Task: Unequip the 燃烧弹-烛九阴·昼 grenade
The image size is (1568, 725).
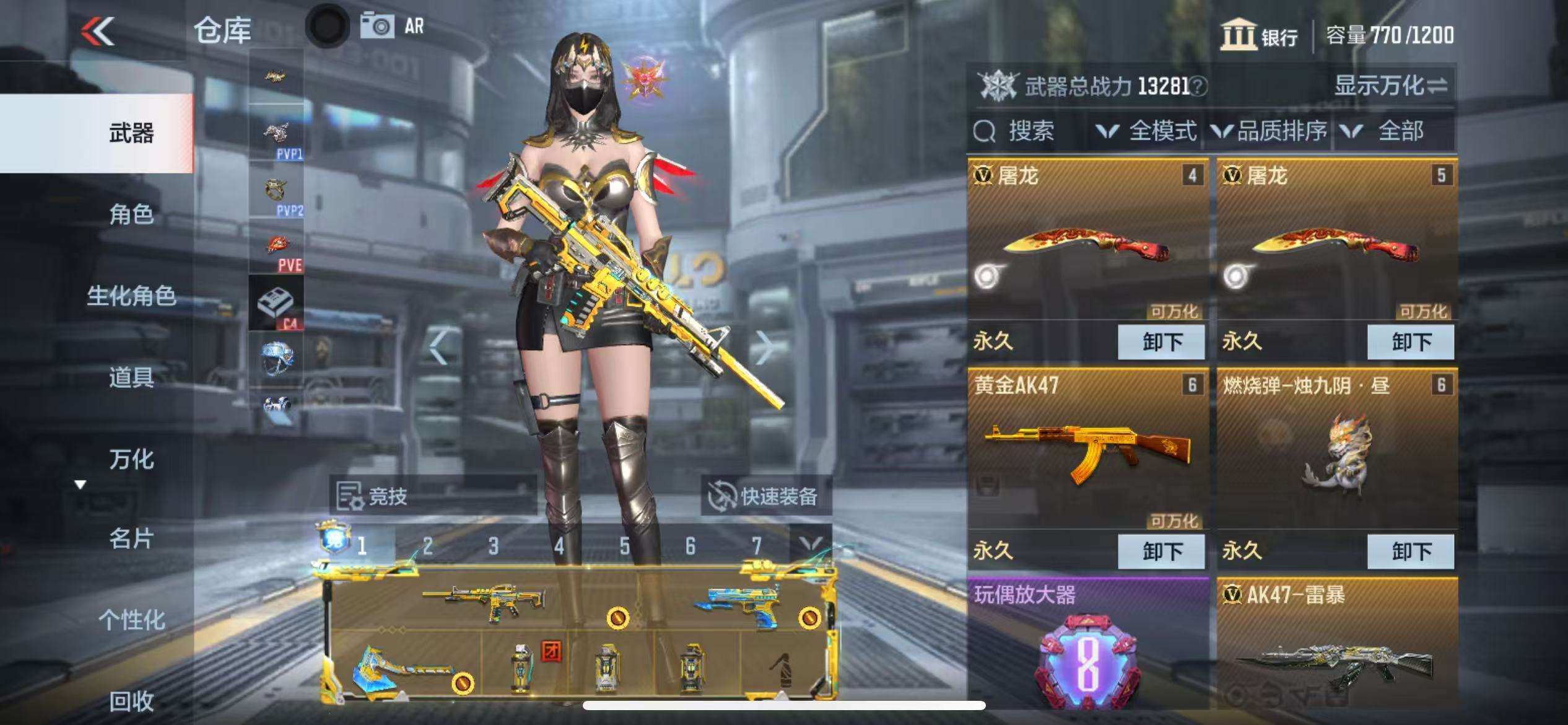Action: (x=1411, y=551)
